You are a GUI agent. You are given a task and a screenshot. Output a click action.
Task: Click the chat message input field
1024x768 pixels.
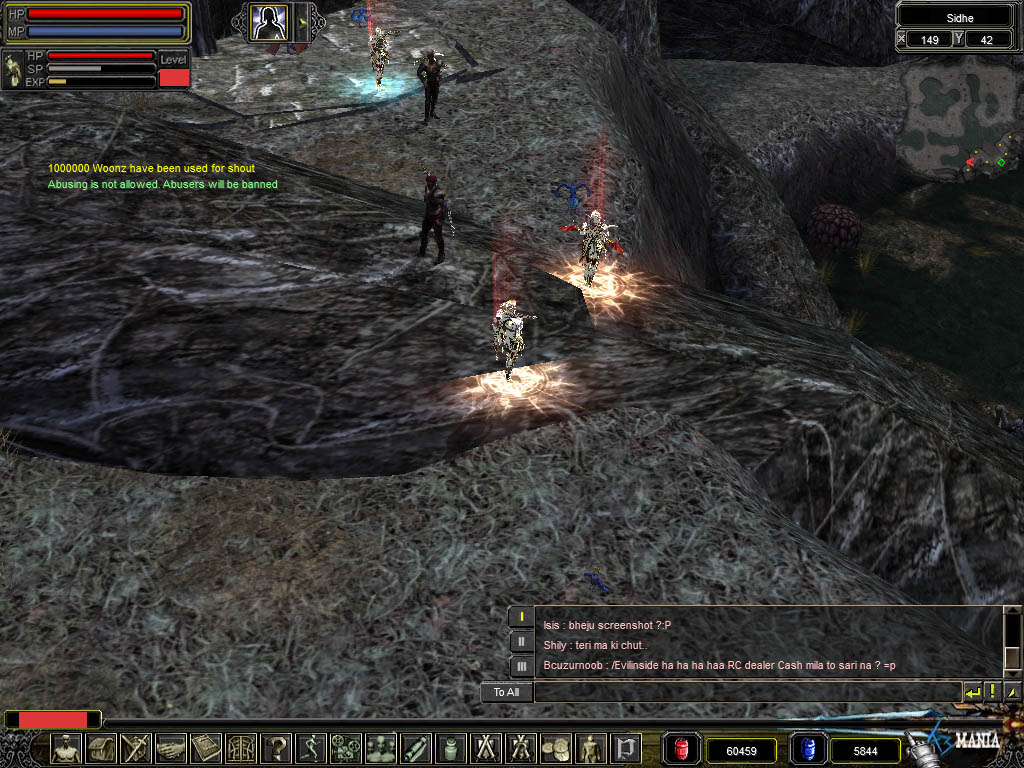click(747, 692)
